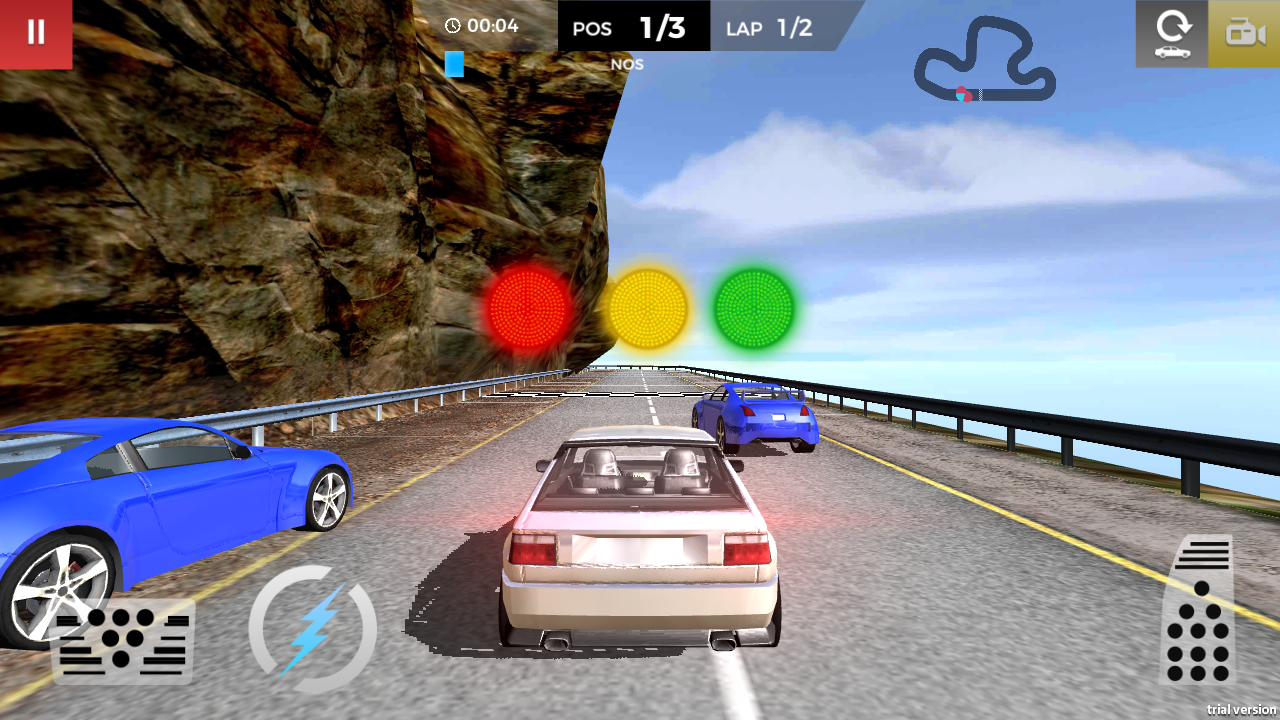Screen dimensions: 1280x720
Task: Switch the camera view
Action: point(1244,34)
